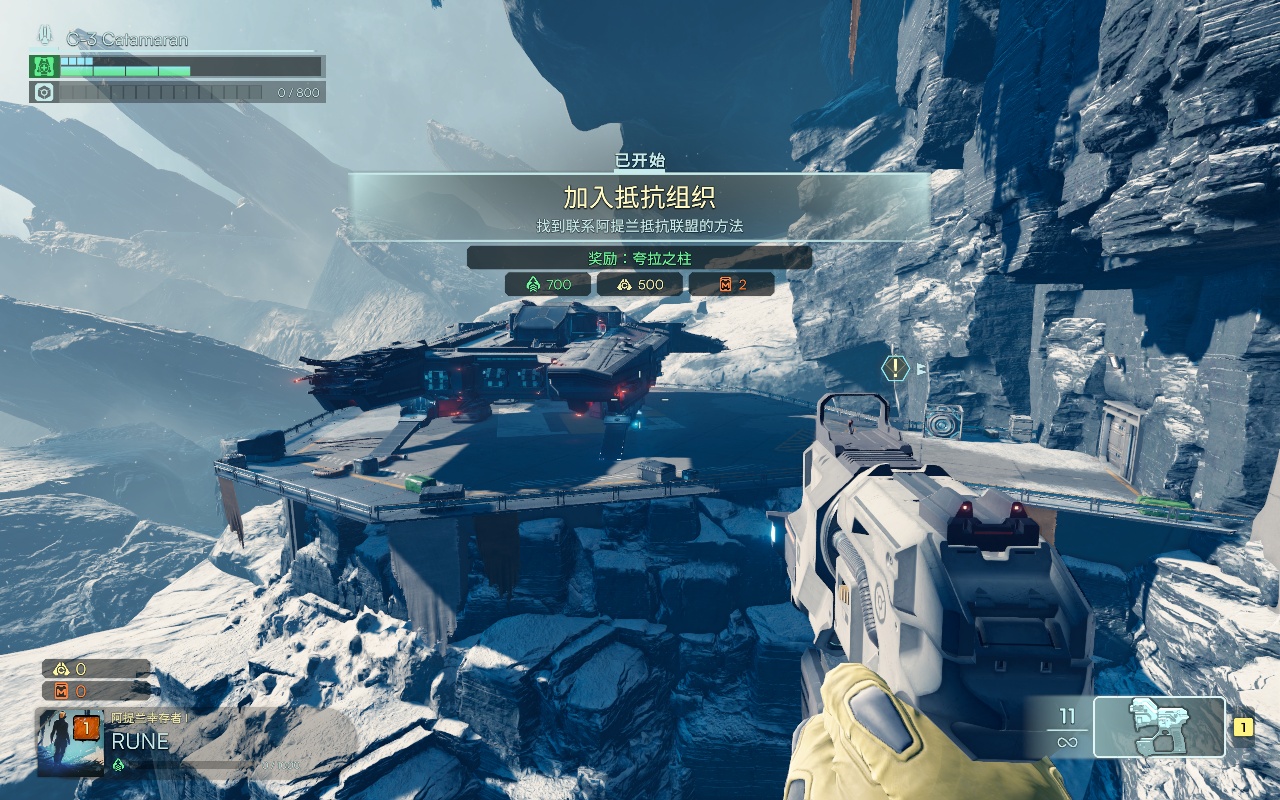Click the grey shield icon beside 0 / 800
The image size is (1280, 800).
click(x=43, y=92)
